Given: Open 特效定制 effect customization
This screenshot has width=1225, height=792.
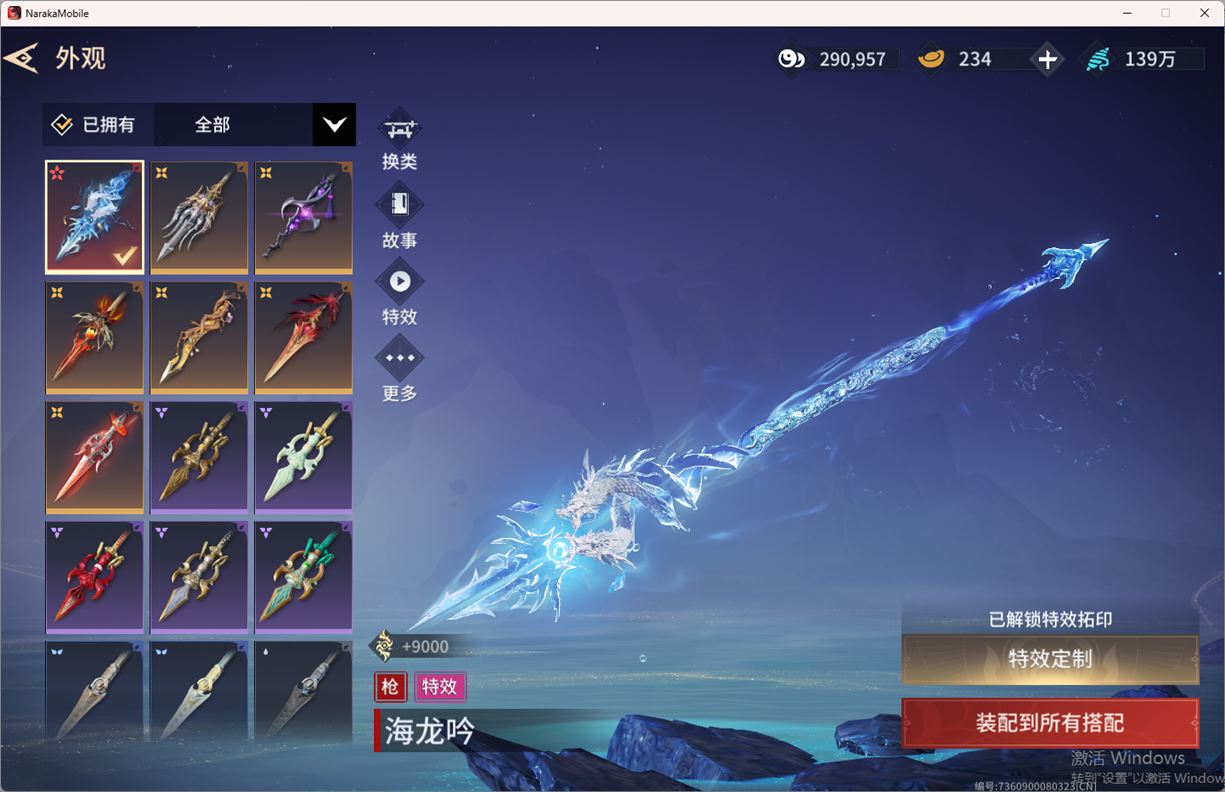Looking at the screenshot, I should pos(1050,659).
